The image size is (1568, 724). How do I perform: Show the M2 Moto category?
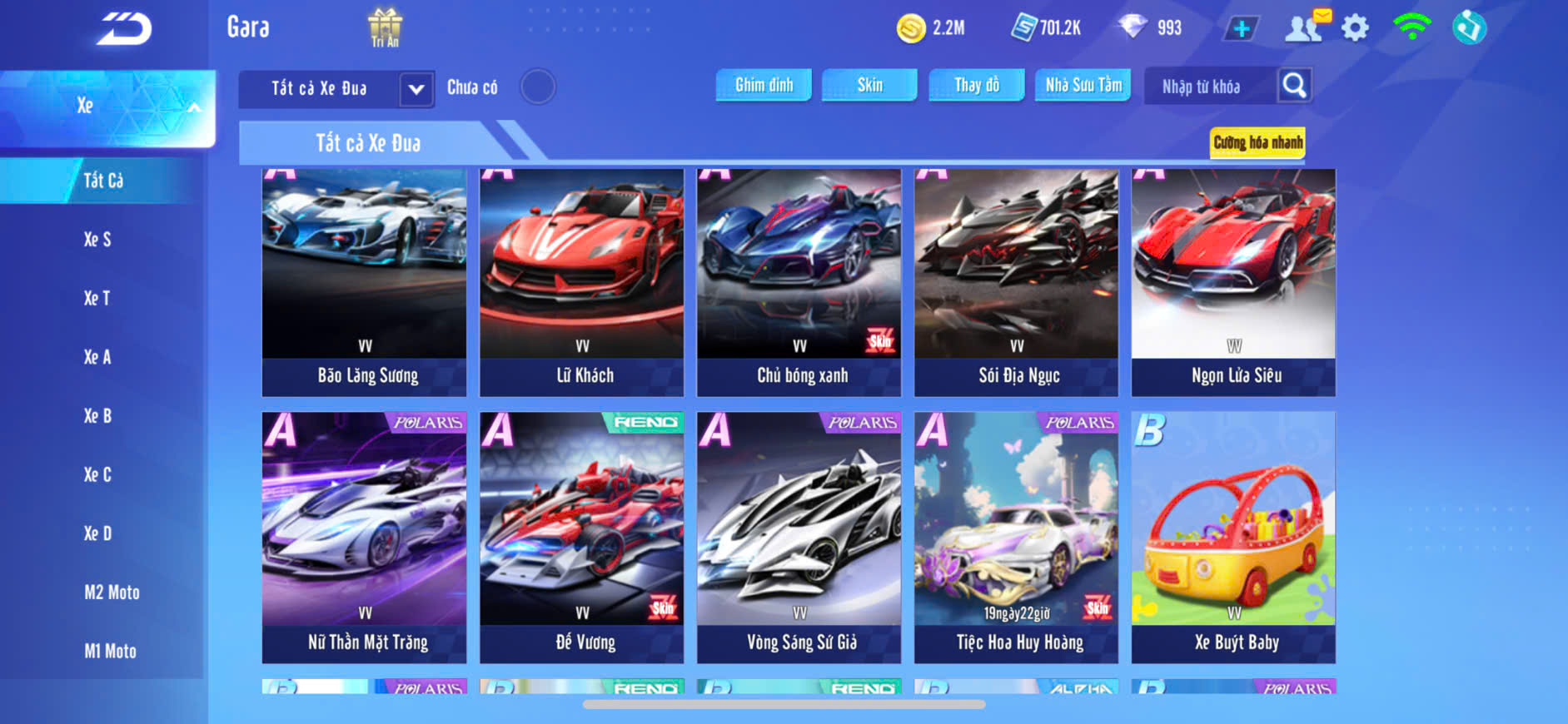pos(112,593)
